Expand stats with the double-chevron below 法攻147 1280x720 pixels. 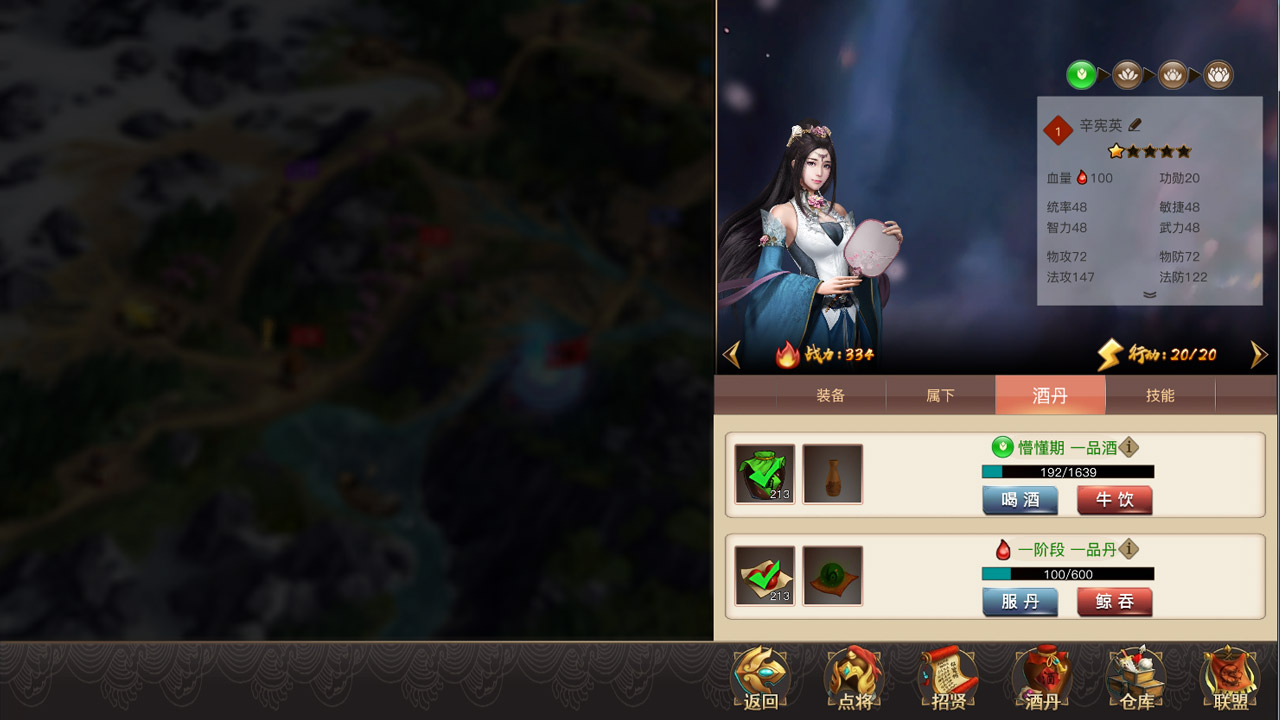click(1148, 295)
